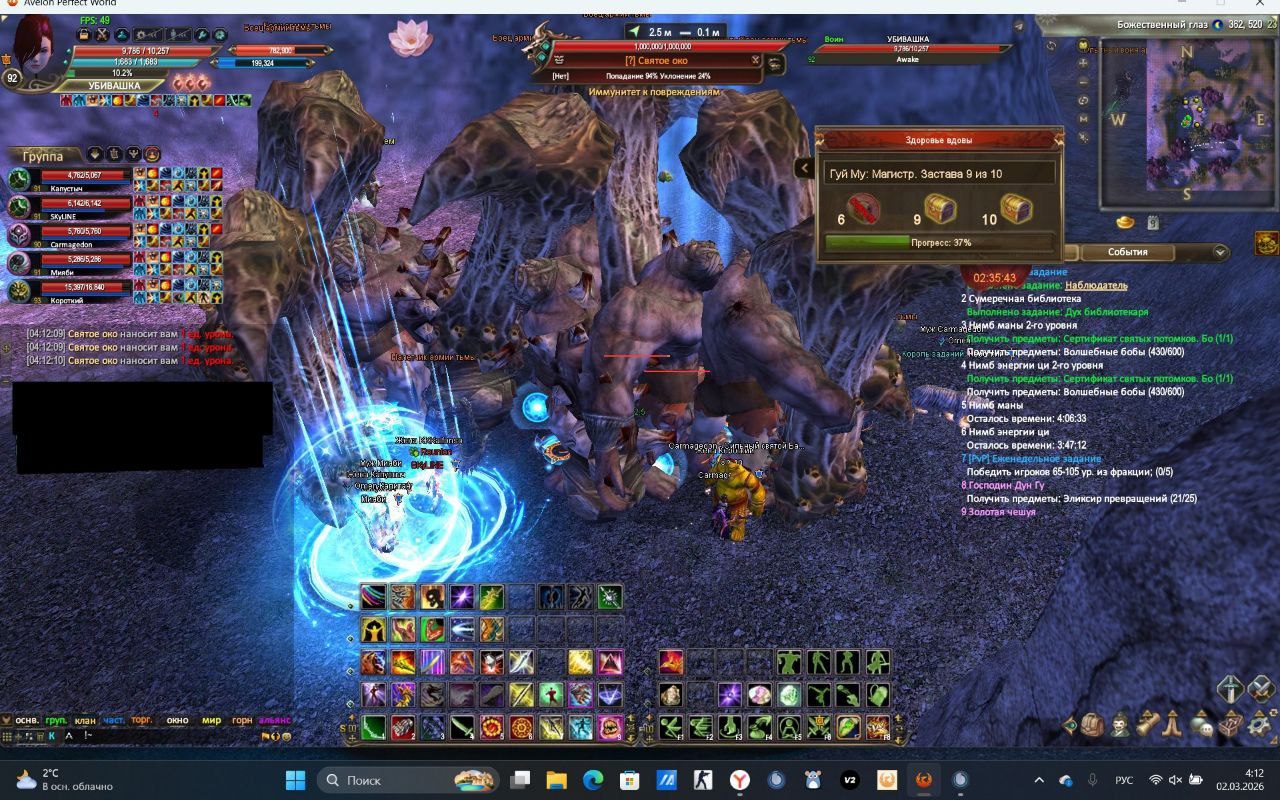
Task: Activate the pink triangle skill slot
Action: [610, 662]
